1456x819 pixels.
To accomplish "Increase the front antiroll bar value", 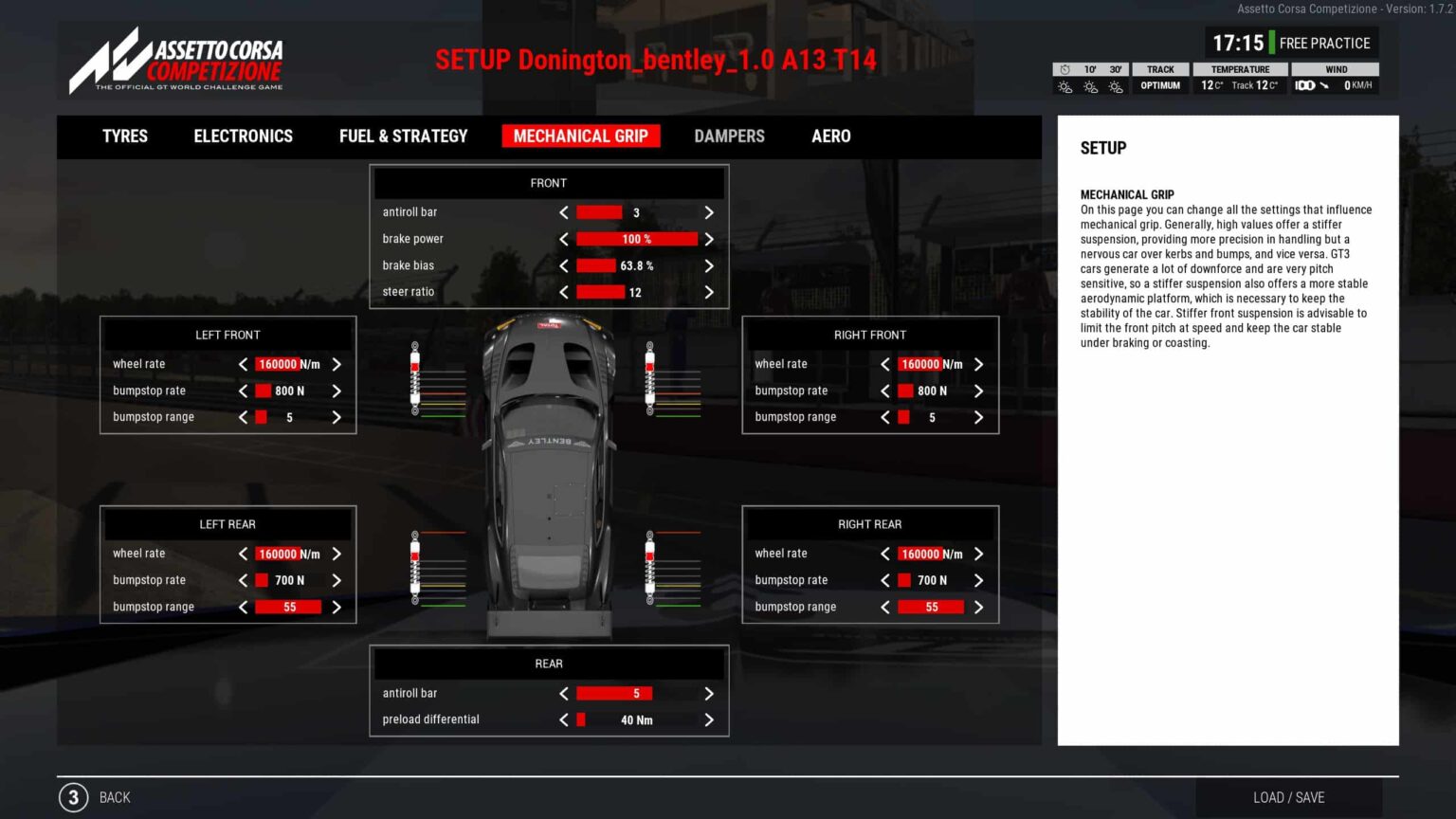I will tap(708, 211).
